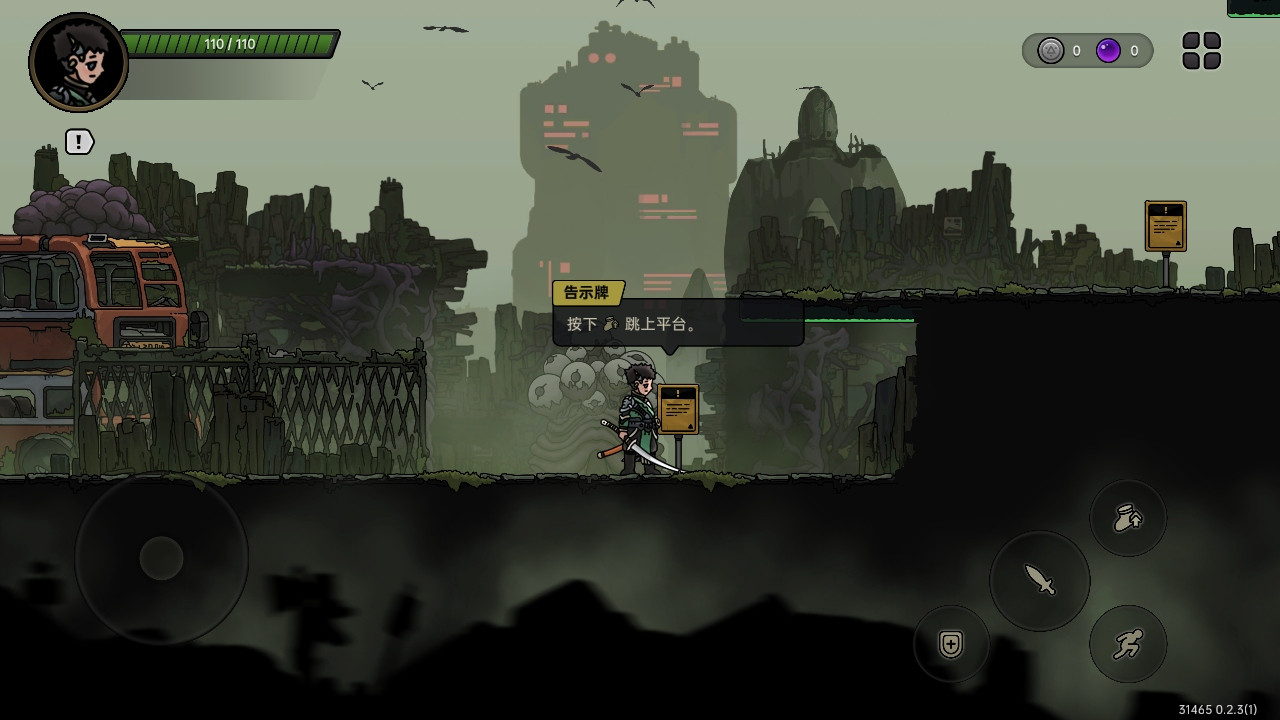Activate the dash running-figure button
The height and width of the screenshot is (720, 1280).
tap(1128, 644)
